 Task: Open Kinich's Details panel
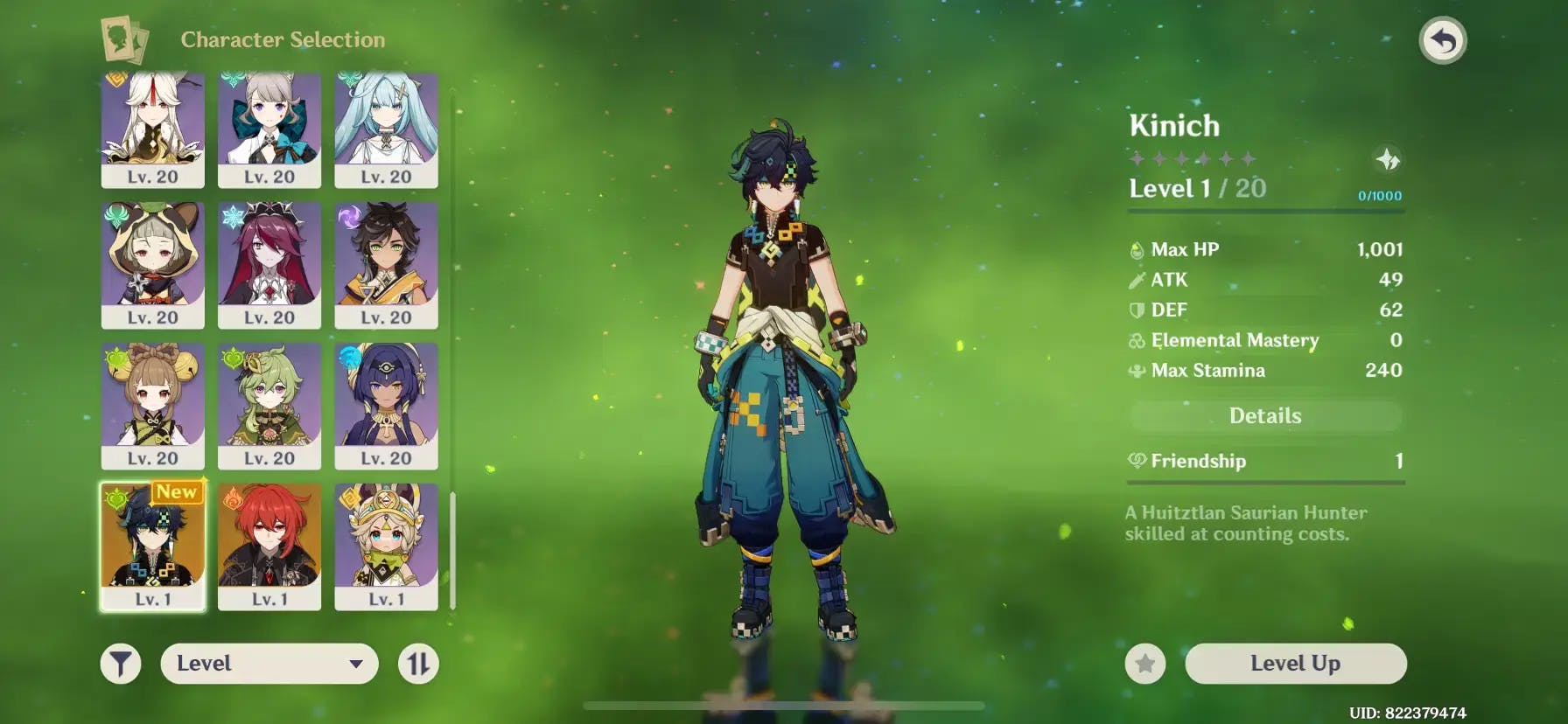(x=1264, y=416)
